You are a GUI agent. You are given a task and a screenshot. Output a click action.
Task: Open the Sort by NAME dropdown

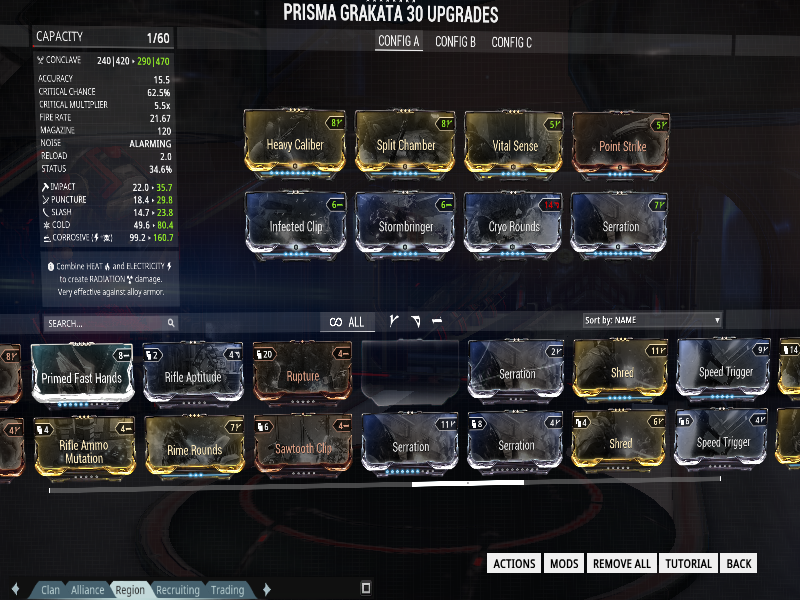[x=652, y=320]
